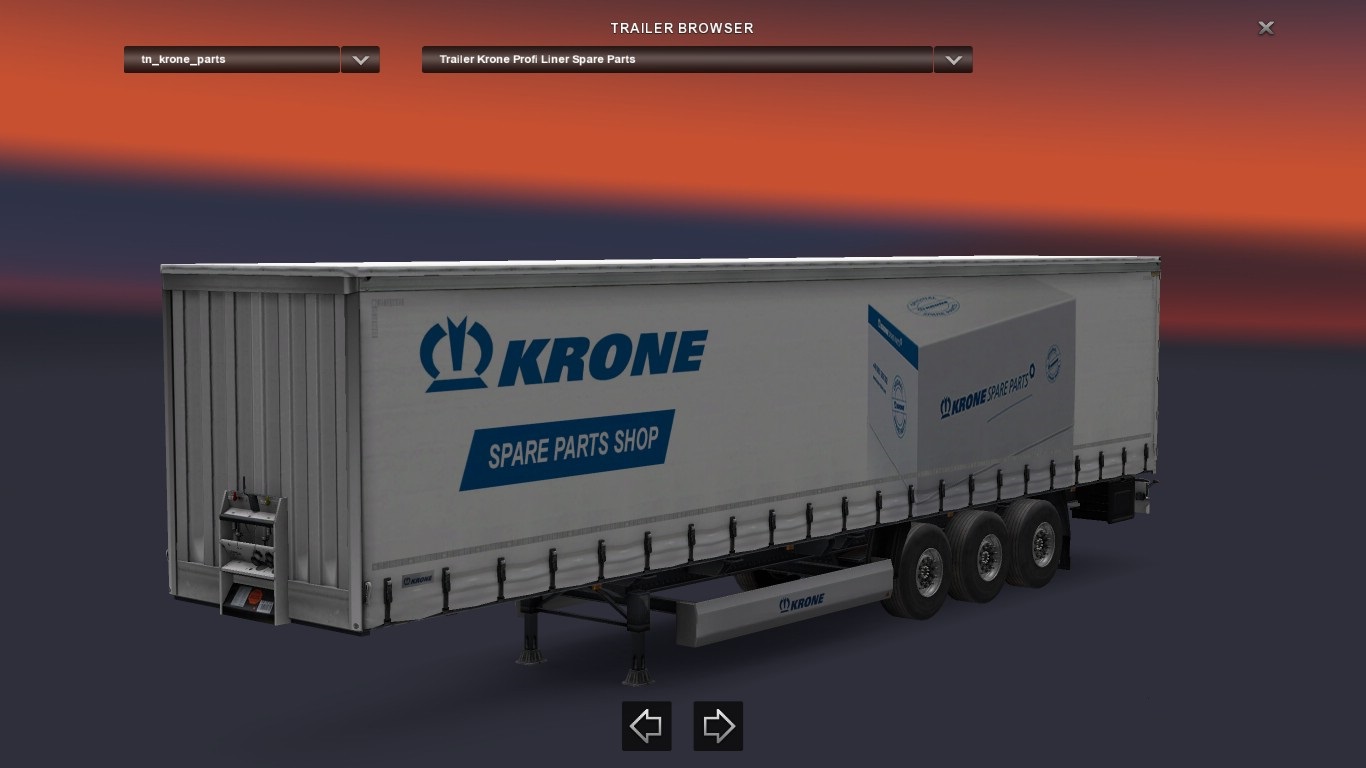Open the traffic definition dropdown chevron

[360, 59]
